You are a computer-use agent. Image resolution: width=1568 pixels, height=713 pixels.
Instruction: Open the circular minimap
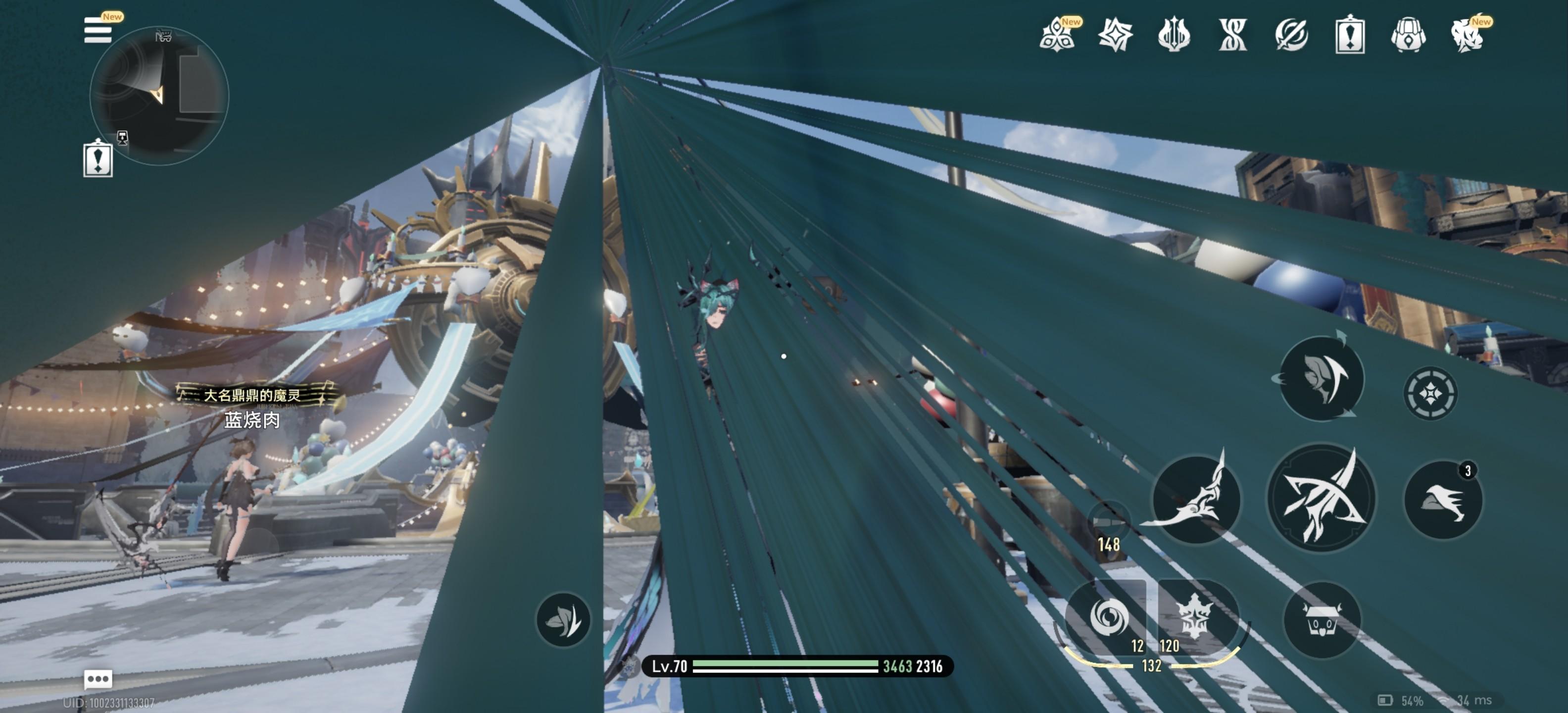(159, 96)
